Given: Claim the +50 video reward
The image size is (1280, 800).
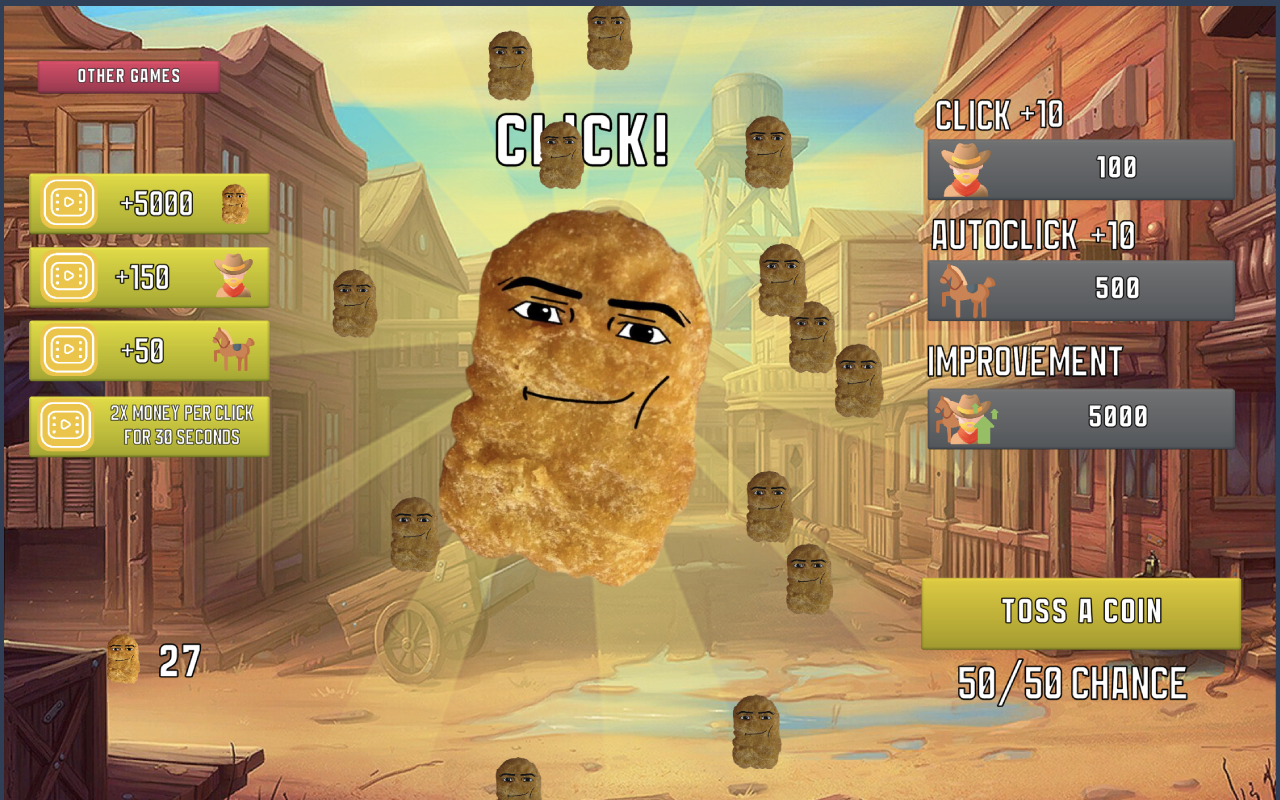Looking at the screenshot, I should [150, 351].
